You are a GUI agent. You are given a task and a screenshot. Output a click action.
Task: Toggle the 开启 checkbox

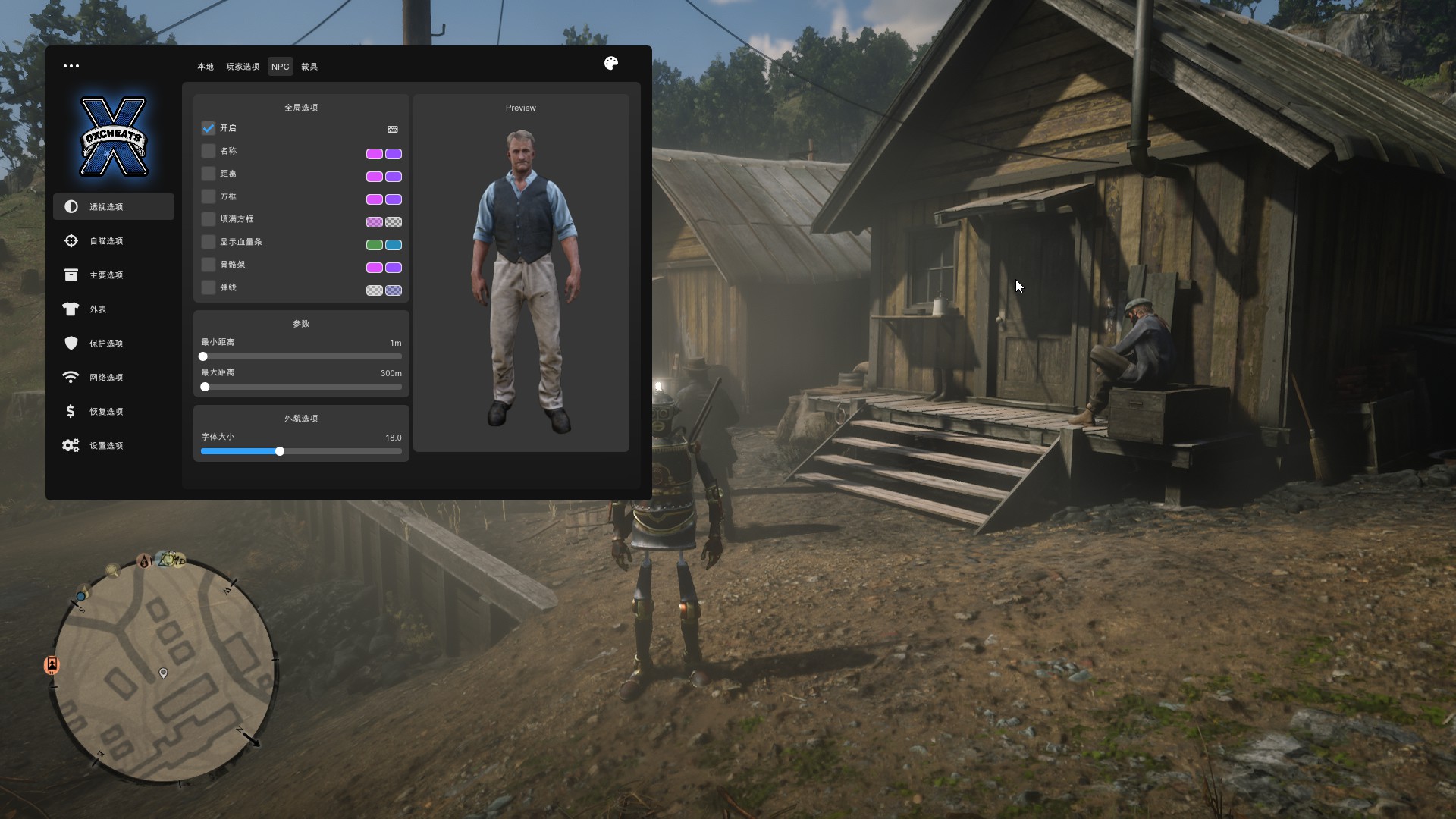[x=209, y=128]
